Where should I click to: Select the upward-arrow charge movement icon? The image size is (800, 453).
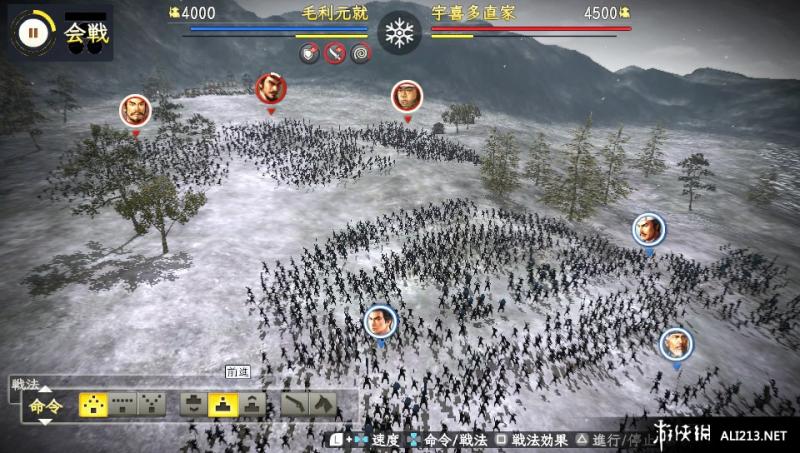coord(252,403)
